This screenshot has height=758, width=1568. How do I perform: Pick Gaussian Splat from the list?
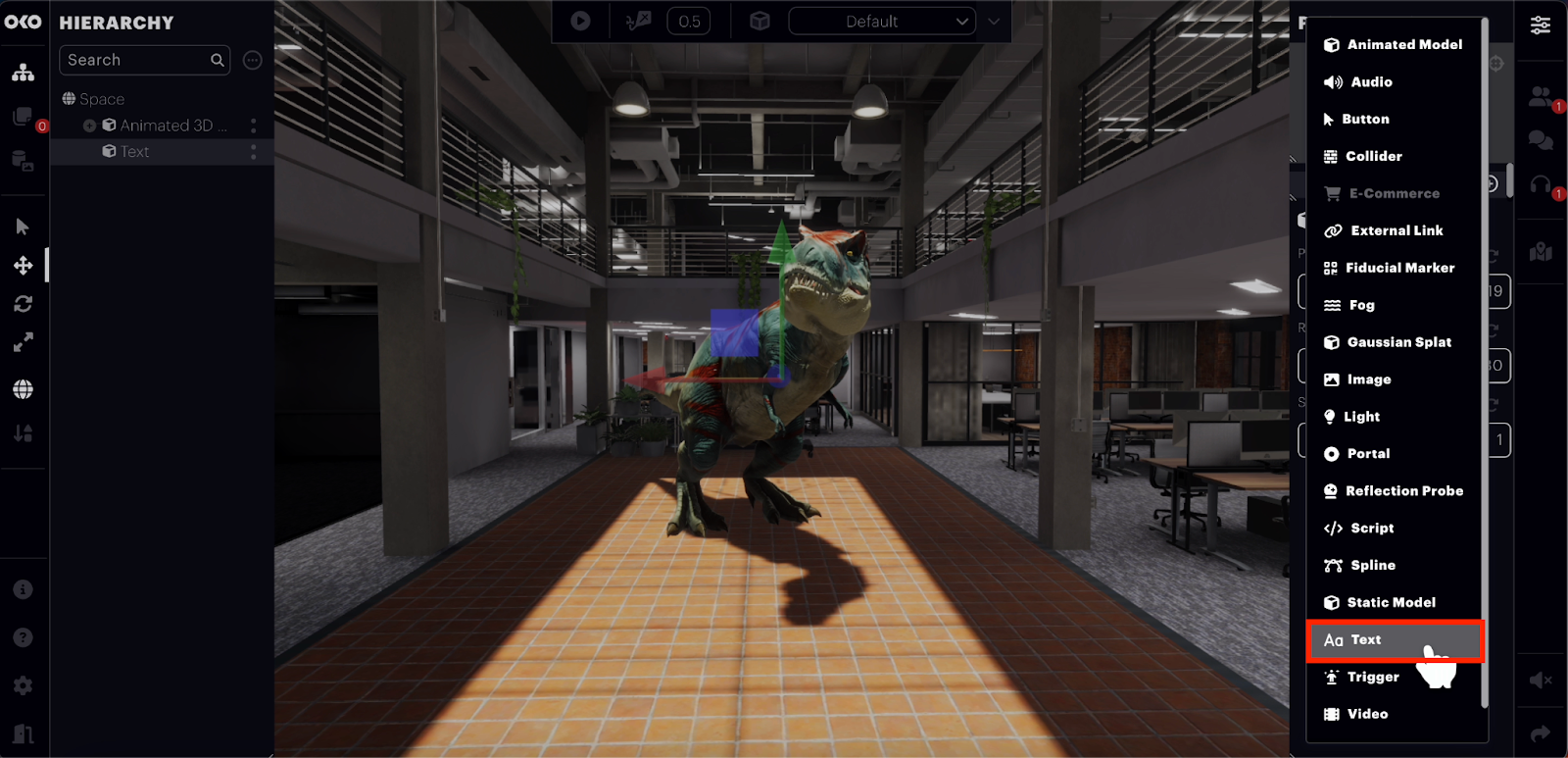tap(1398, 342)
